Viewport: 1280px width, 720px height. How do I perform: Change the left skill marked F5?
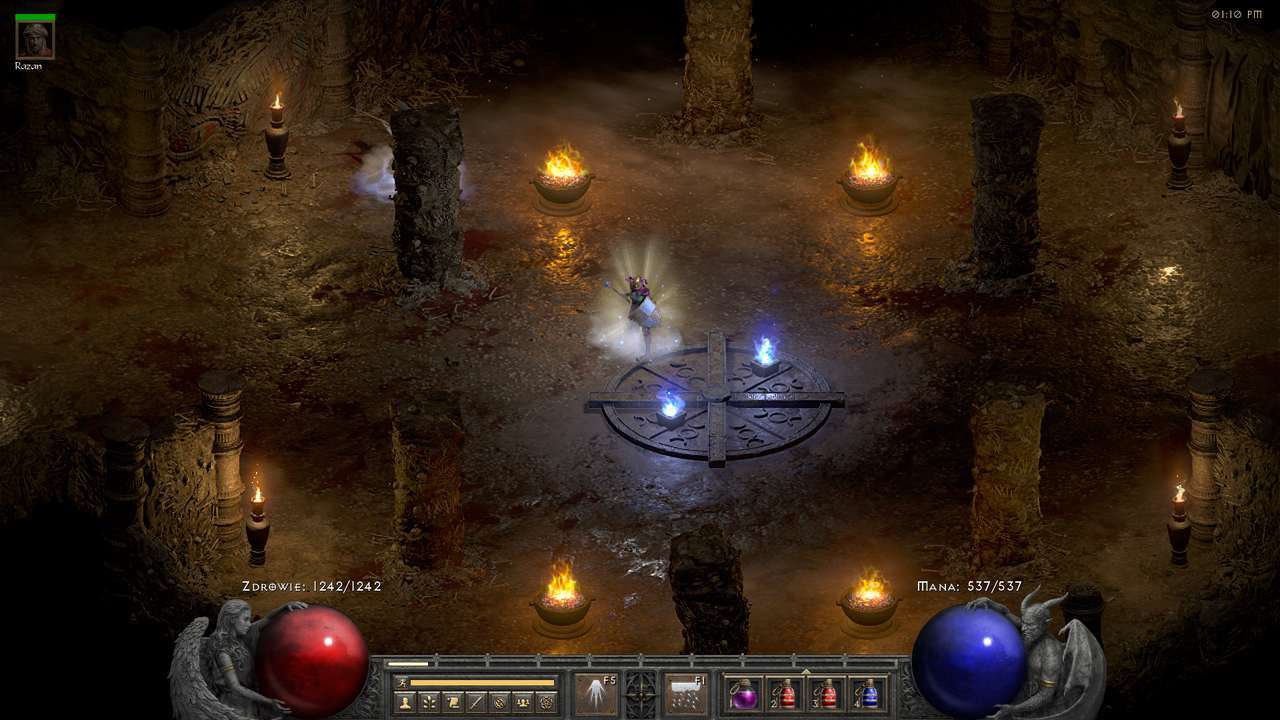point(596,694)
